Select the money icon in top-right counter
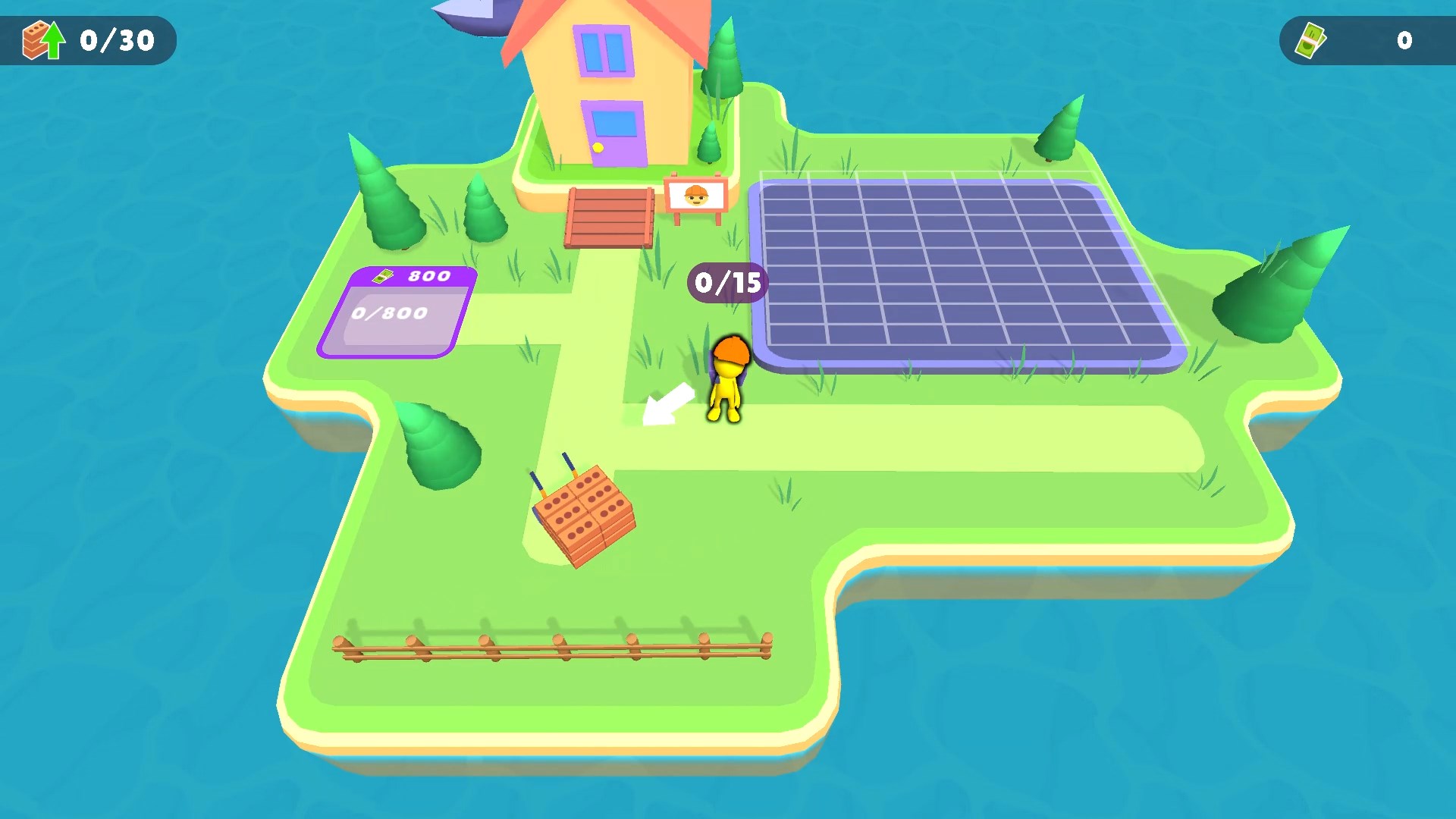 1310,41
